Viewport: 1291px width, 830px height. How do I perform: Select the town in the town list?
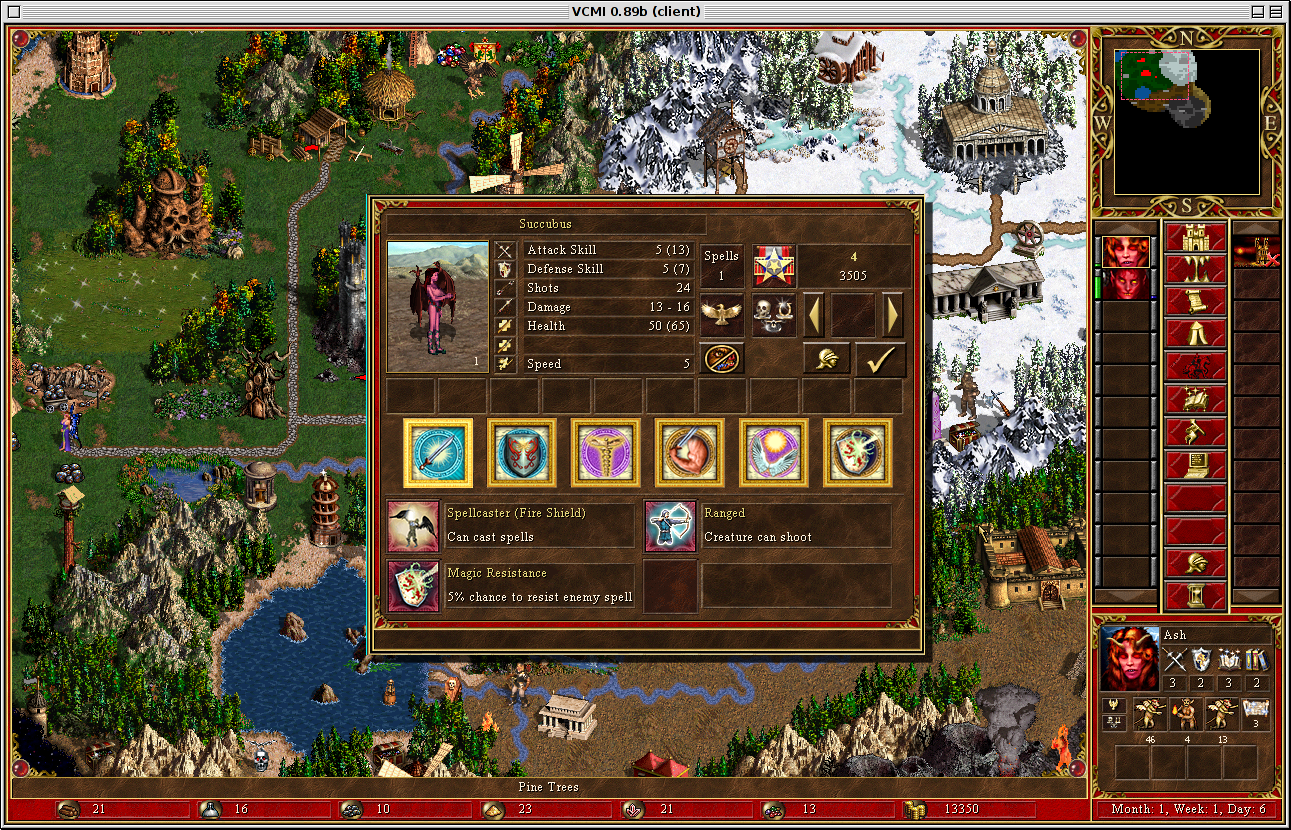1255,252
